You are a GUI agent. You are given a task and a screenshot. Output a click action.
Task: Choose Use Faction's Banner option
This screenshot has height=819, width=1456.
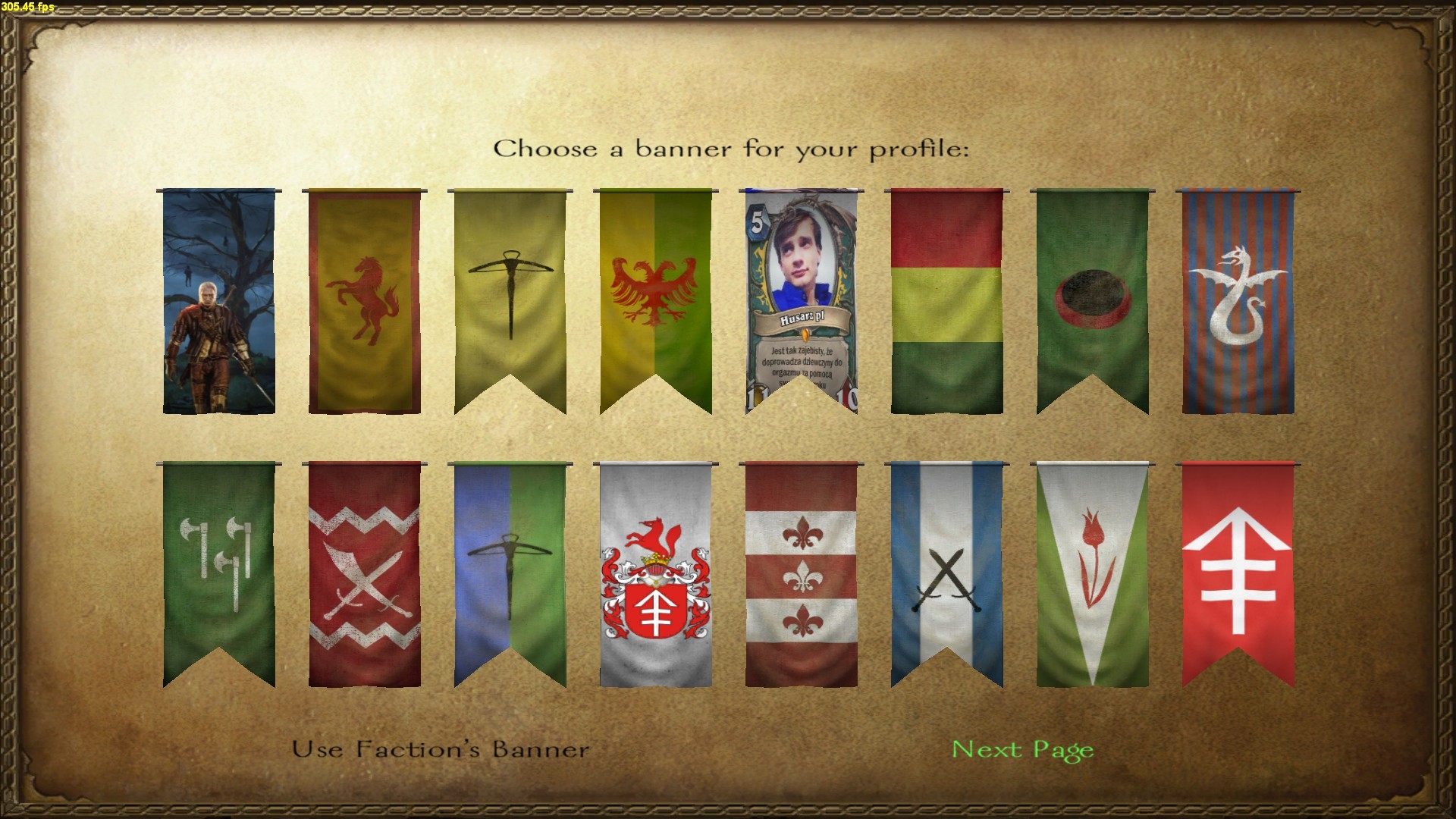[x=441, y=750]
